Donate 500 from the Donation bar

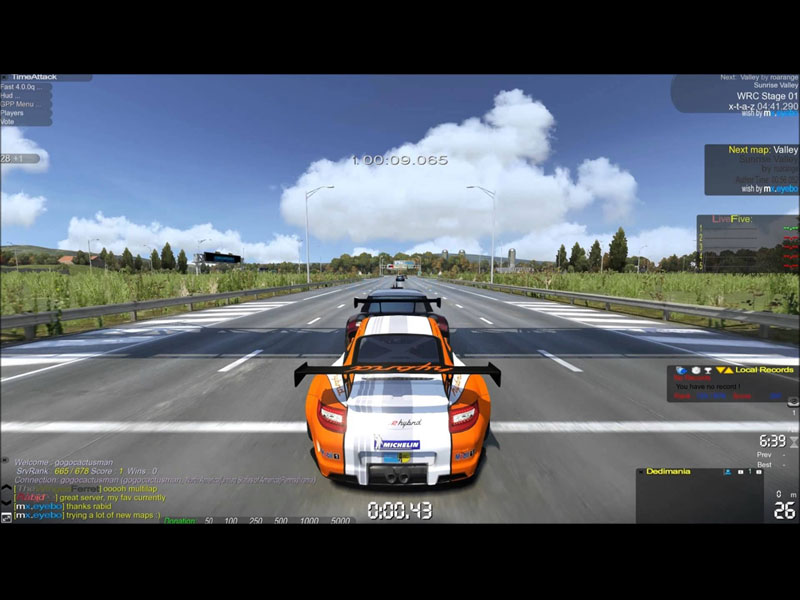281,521
